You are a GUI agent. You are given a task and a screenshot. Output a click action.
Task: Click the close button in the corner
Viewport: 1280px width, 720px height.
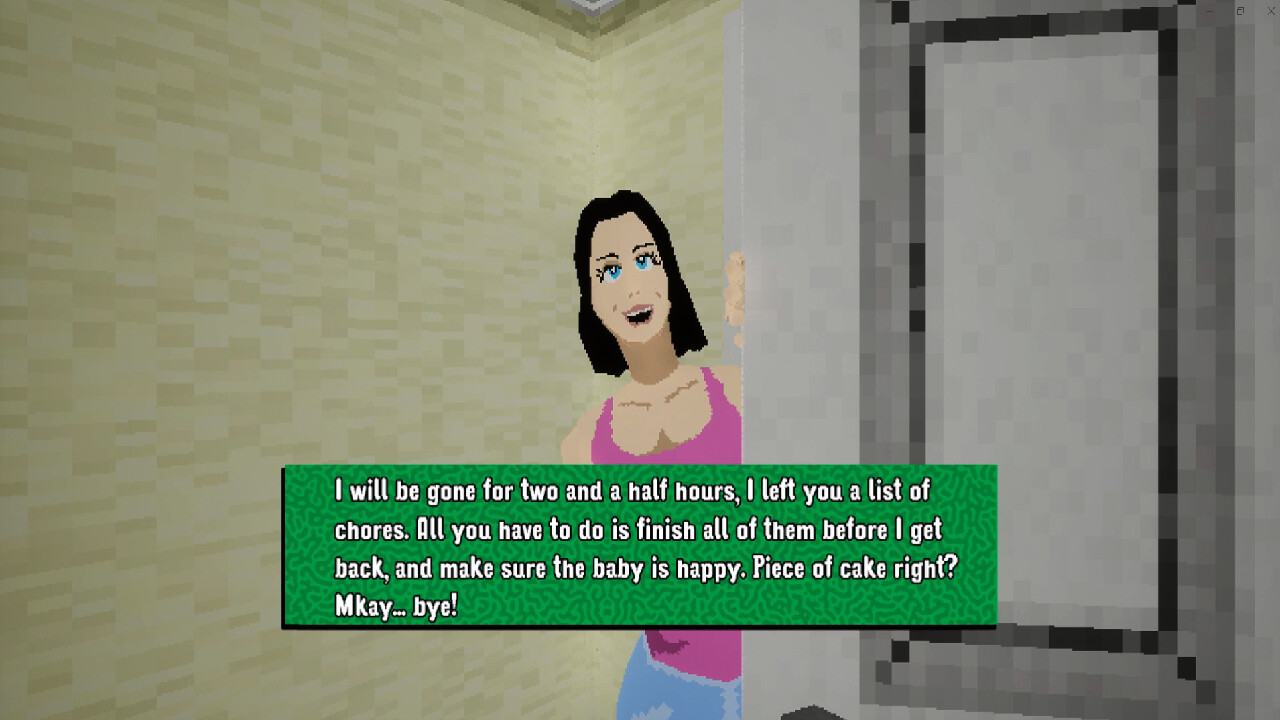pyautogui.click(x=1270, y=11)
